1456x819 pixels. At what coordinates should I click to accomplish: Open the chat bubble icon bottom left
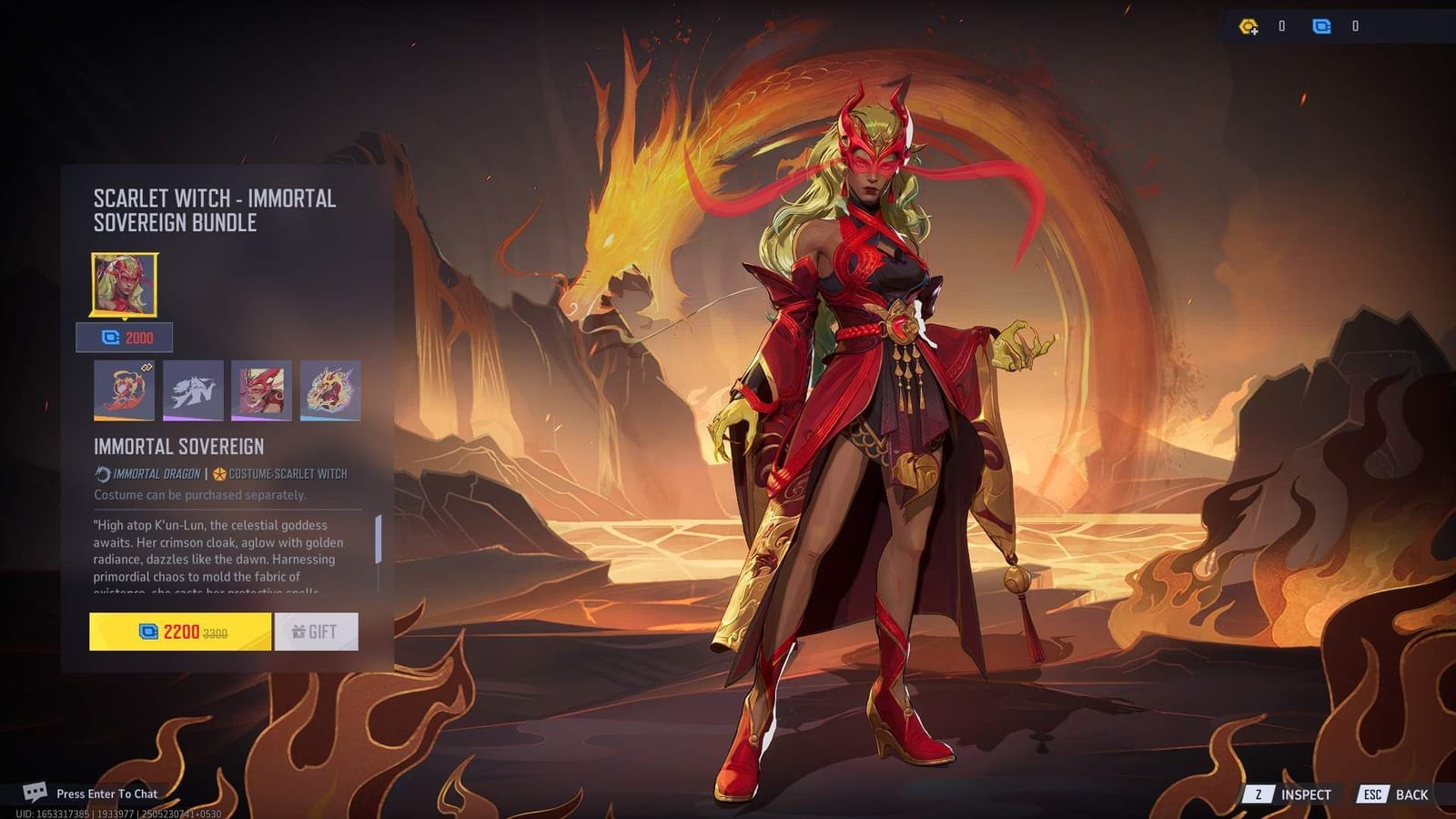pyautogui.click(x=35, y=793)
